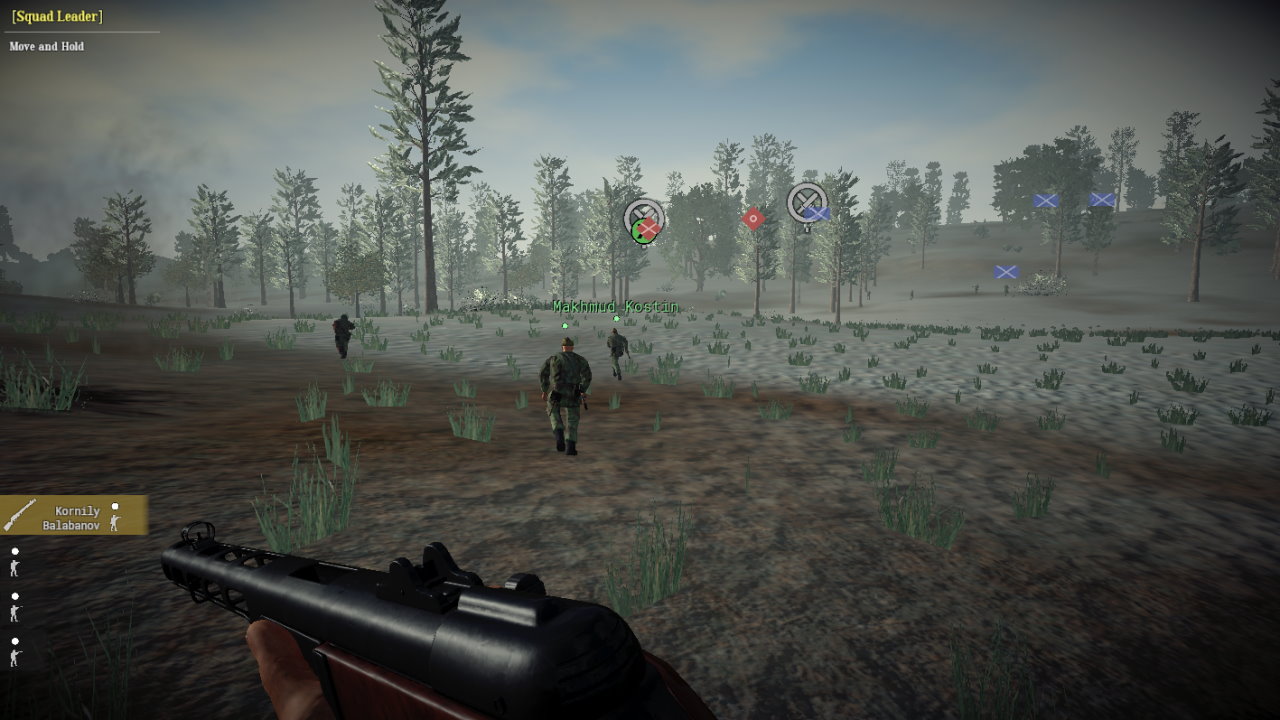Select the first soldier silhouette in the squad list
Image resolution: width=1280 pixels, height=720 pixels.
(14, 569)
